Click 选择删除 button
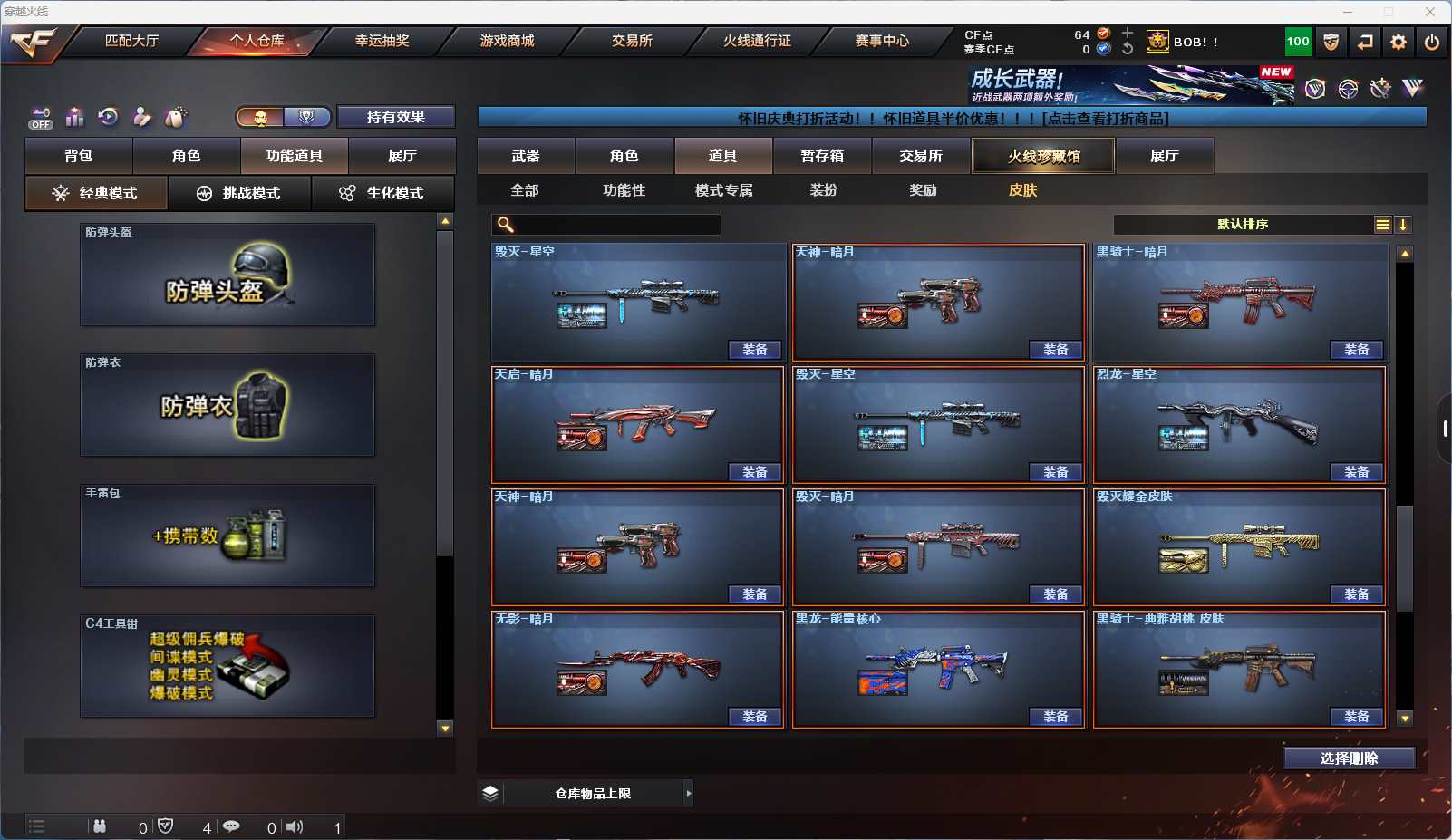Viewport: 1452px width, 840px height. (1349, 758)
